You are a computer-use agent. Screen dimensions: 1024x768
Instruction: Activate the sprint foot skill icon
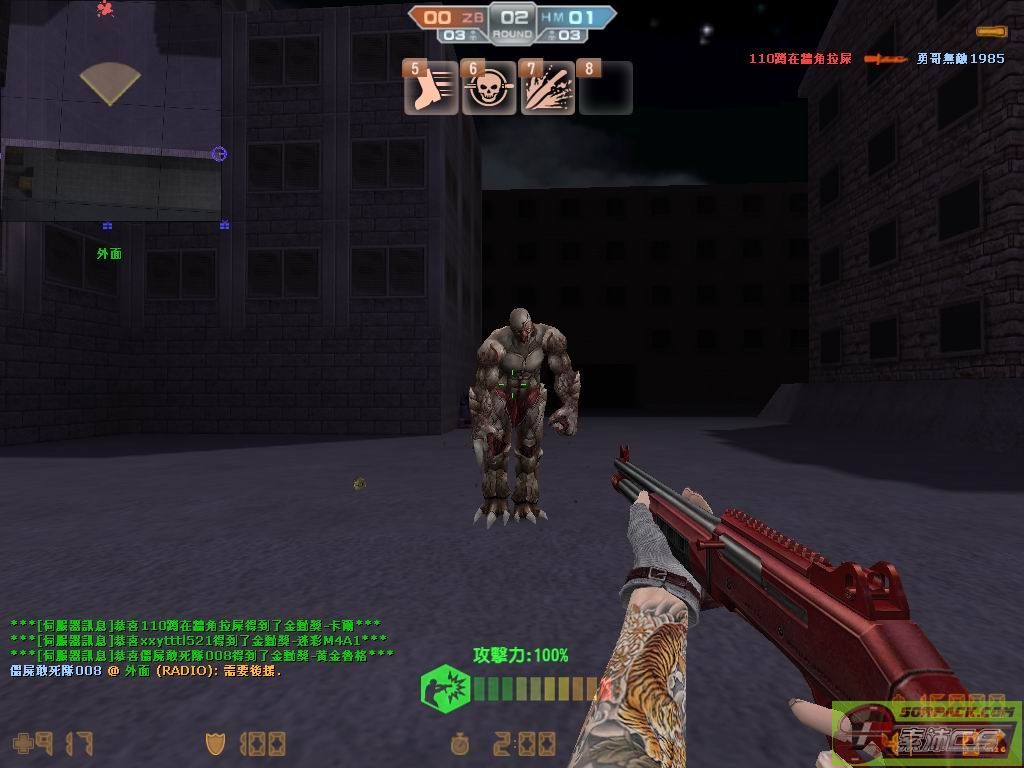click(x=431, y=89)
